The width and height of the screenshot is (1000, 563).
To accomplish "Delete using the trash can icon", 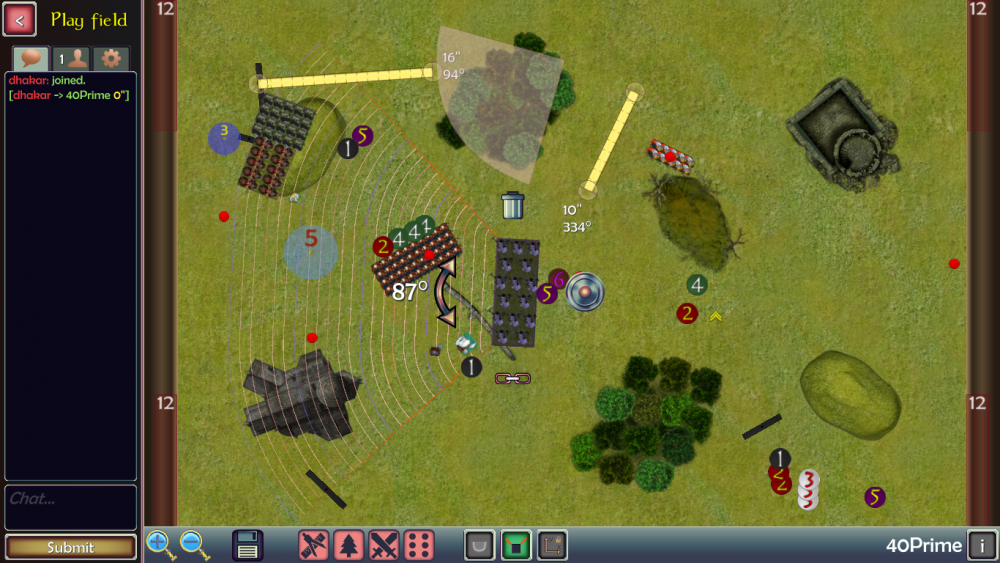I will point(512,205).
